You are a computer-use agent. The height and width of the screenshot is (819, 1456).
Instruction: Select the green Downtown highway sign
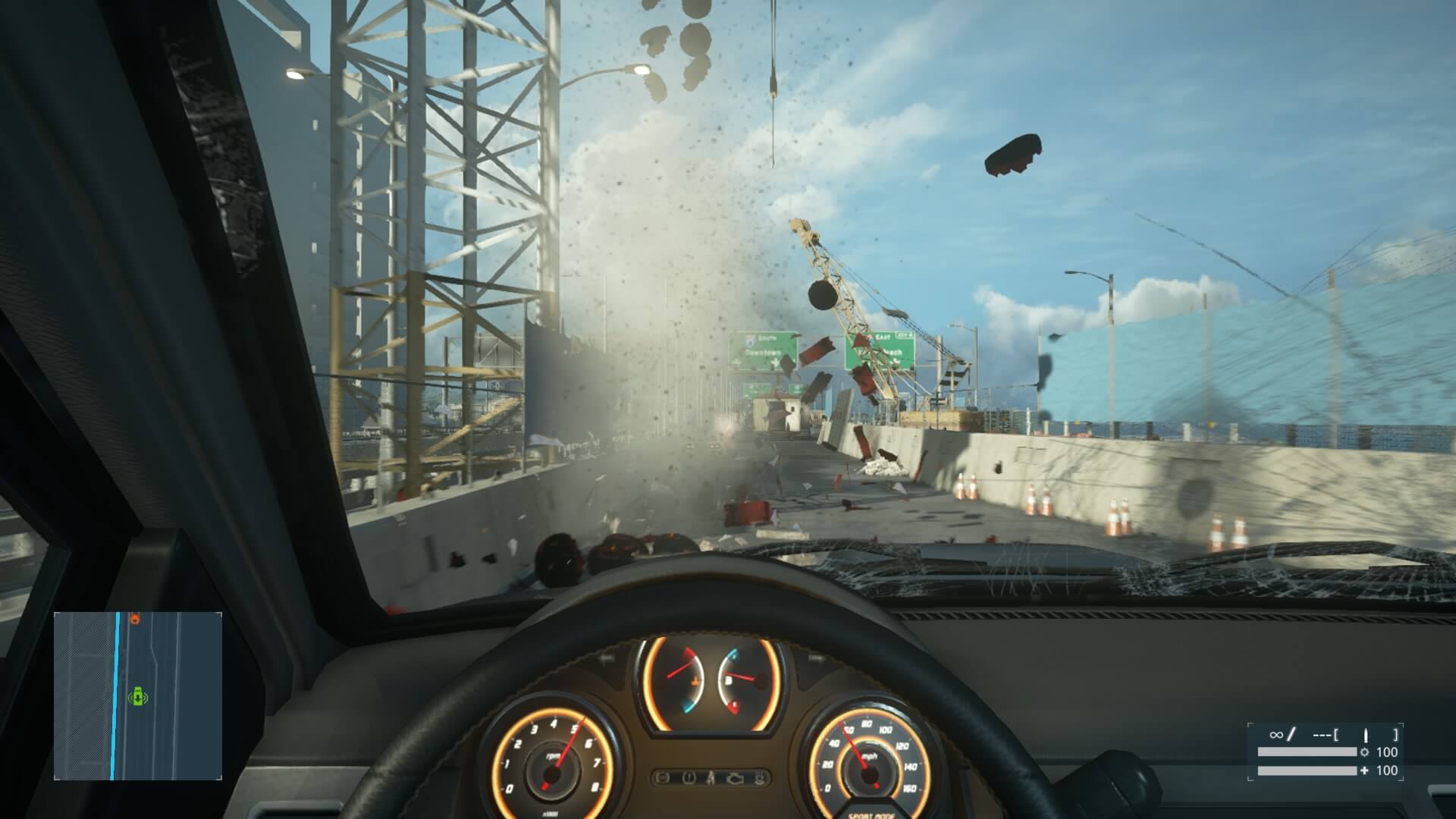click(x=761, y=349)
